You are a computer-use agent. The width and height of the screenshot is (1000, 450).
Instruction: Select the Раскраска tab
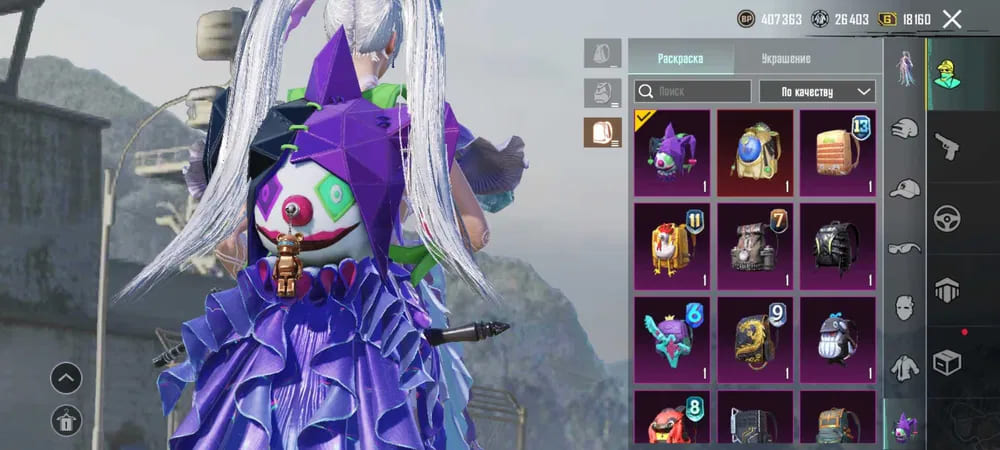click(680, 58)
